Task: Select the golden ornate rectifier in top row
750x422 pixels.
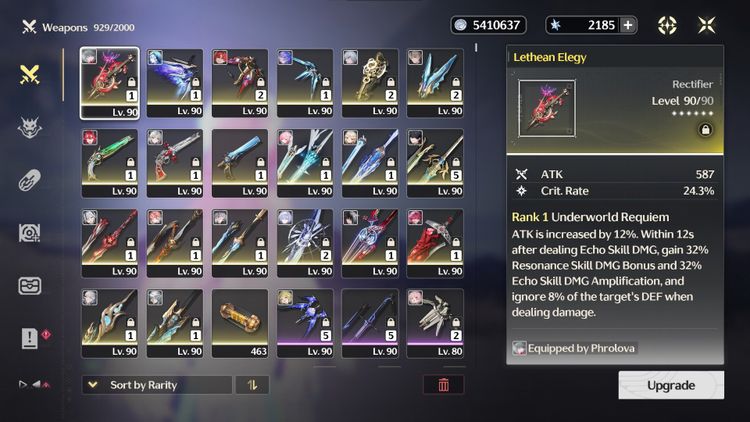Action: [369, 82]
